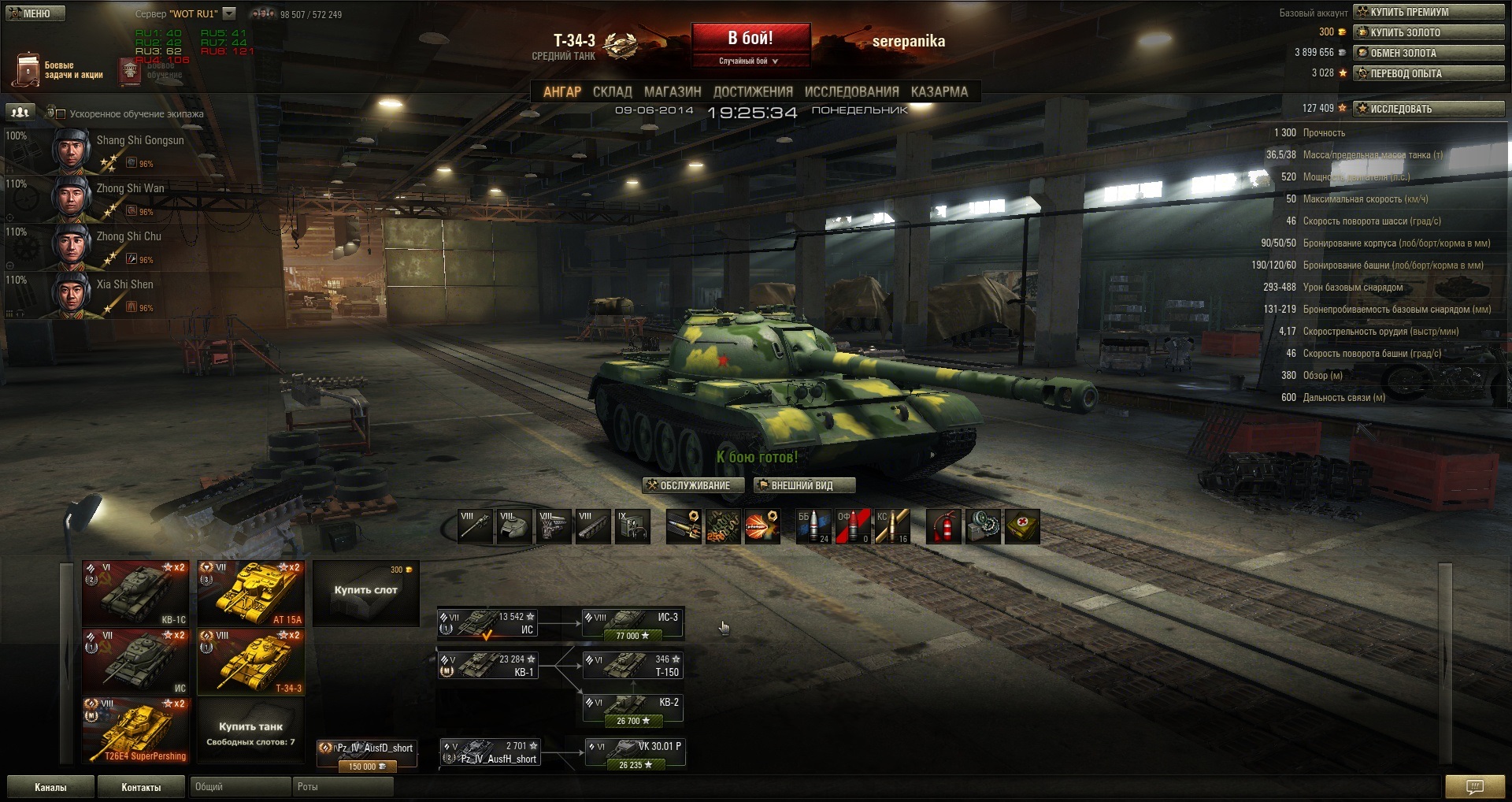Viewport: 1512px width, 802px height.
Task: Choose the КУПИТЬ ЗОЛОТО button
Action: pos(1428,32)
